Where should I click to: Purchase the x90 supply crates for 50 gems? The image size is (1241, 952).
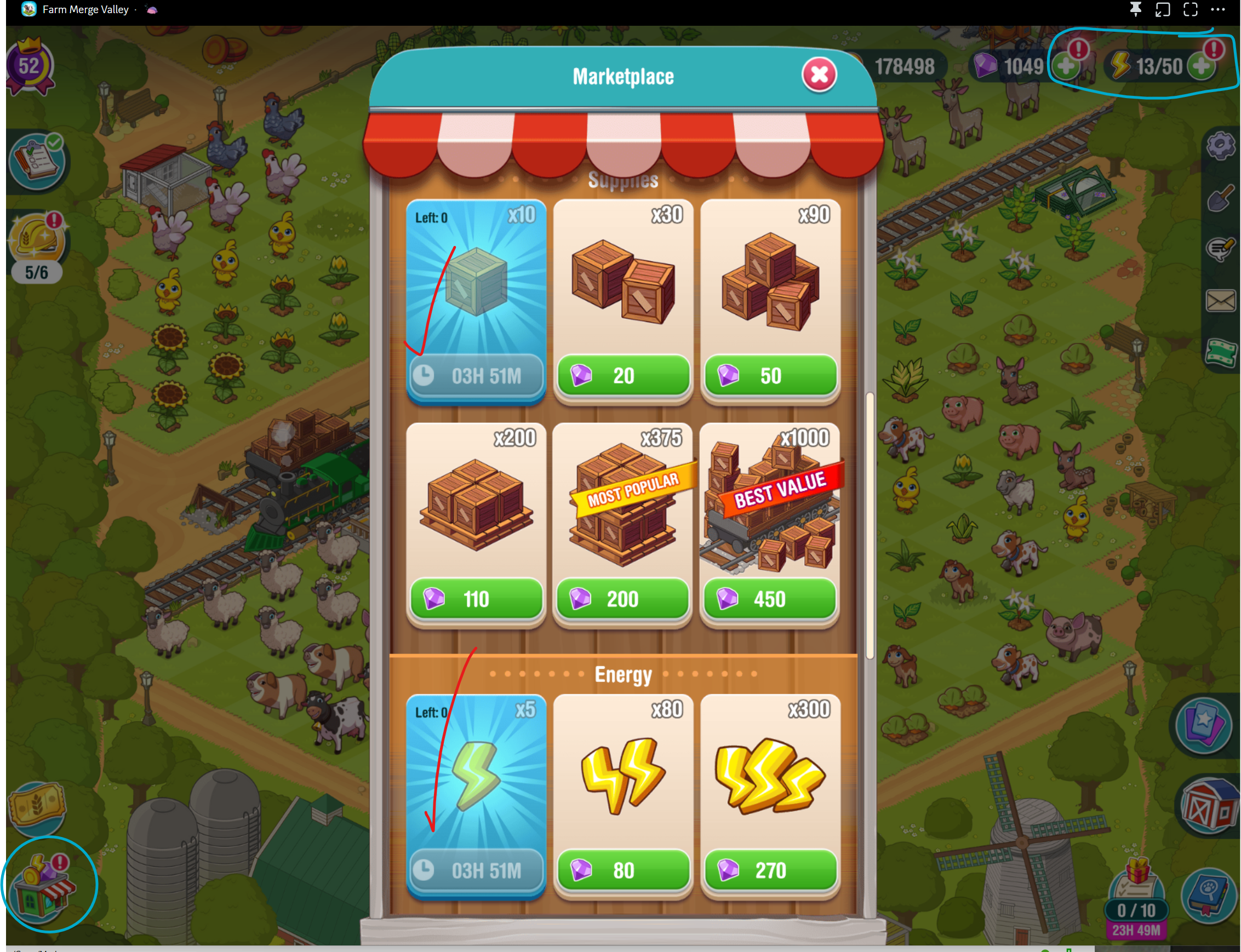click(x=770, y=375)
